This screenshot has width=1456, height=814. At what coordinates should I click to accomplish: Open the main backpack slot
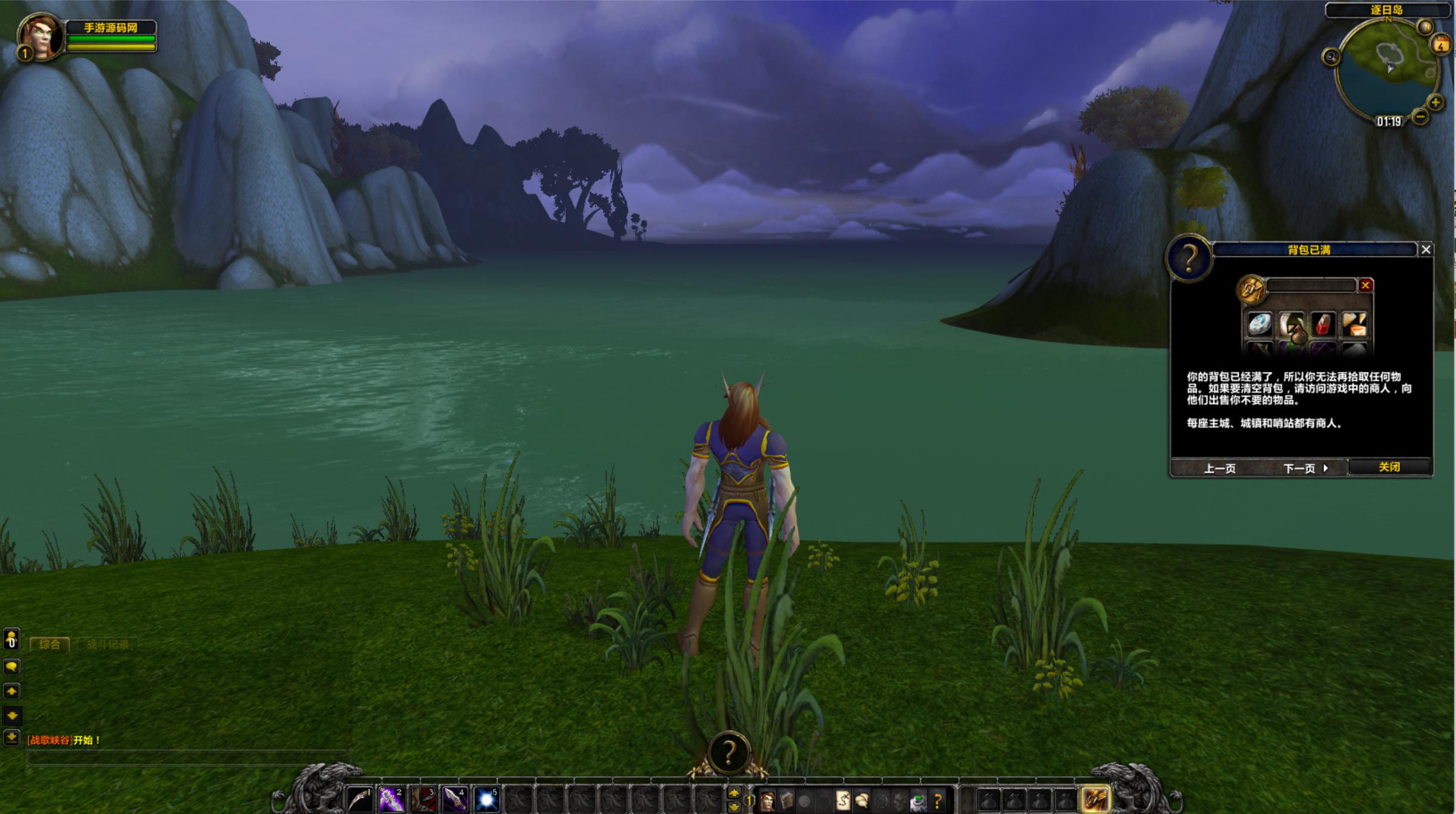tap(1095, 799)
